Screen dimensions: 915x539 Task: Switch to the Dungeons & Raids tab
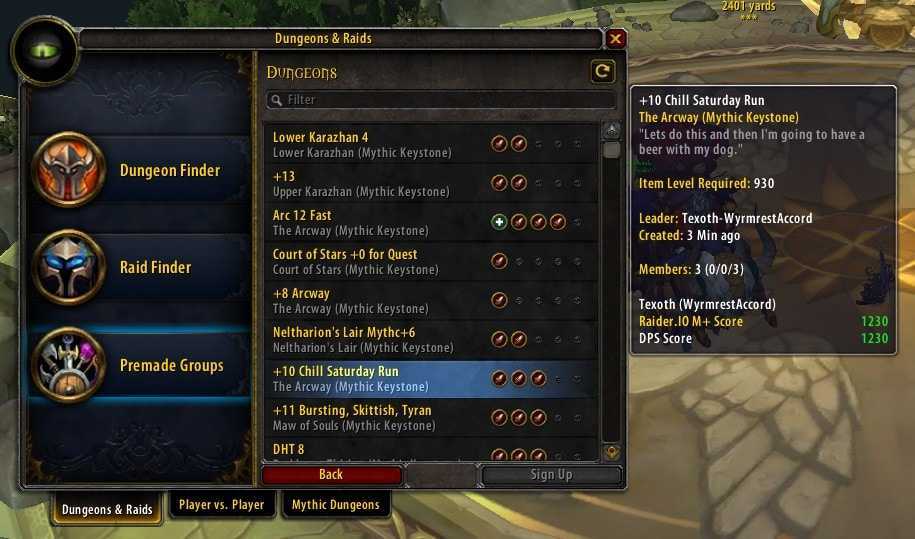(107, 509)
